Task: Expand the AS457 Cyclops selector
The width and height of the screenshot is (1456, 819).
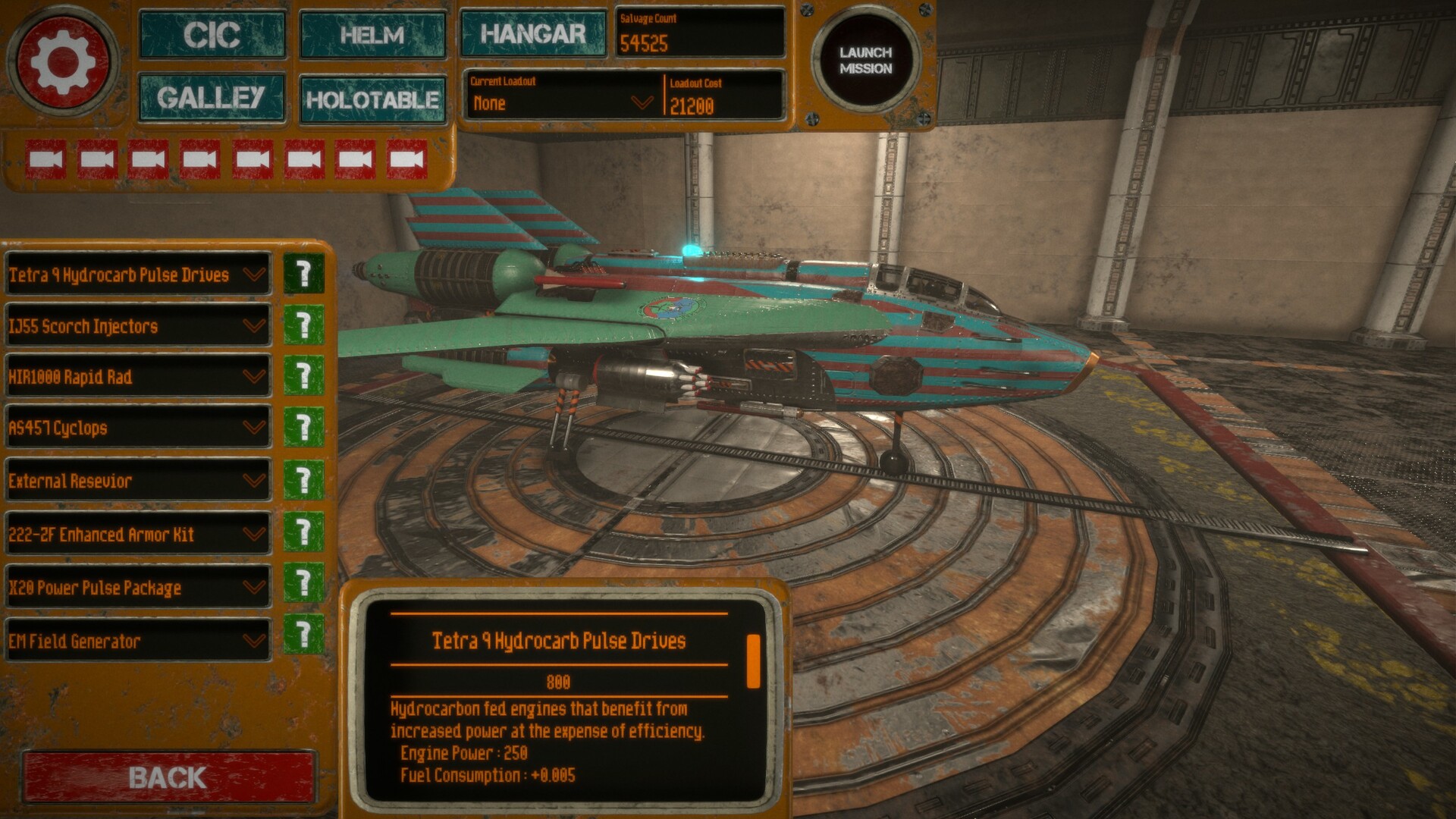Action: pos(138,428)
